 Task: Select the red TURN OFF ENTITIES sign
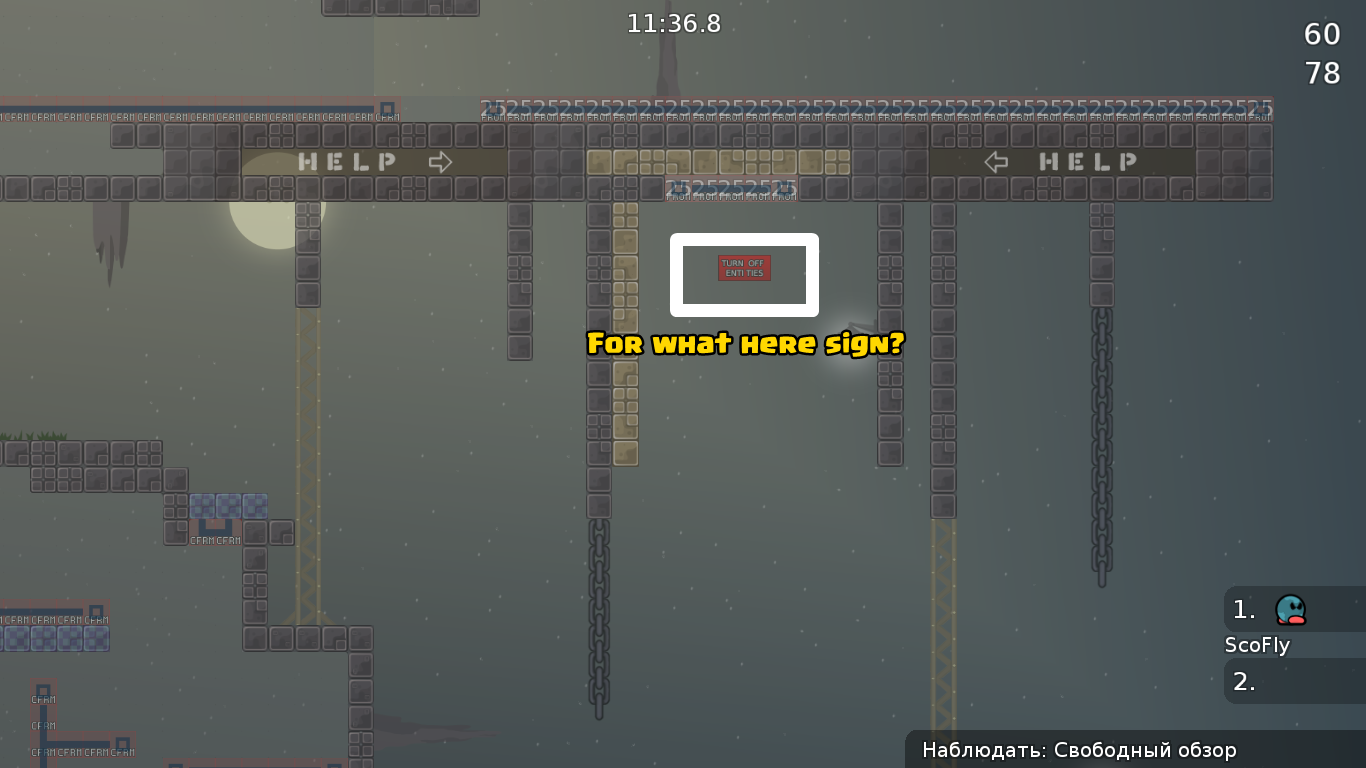743,268
